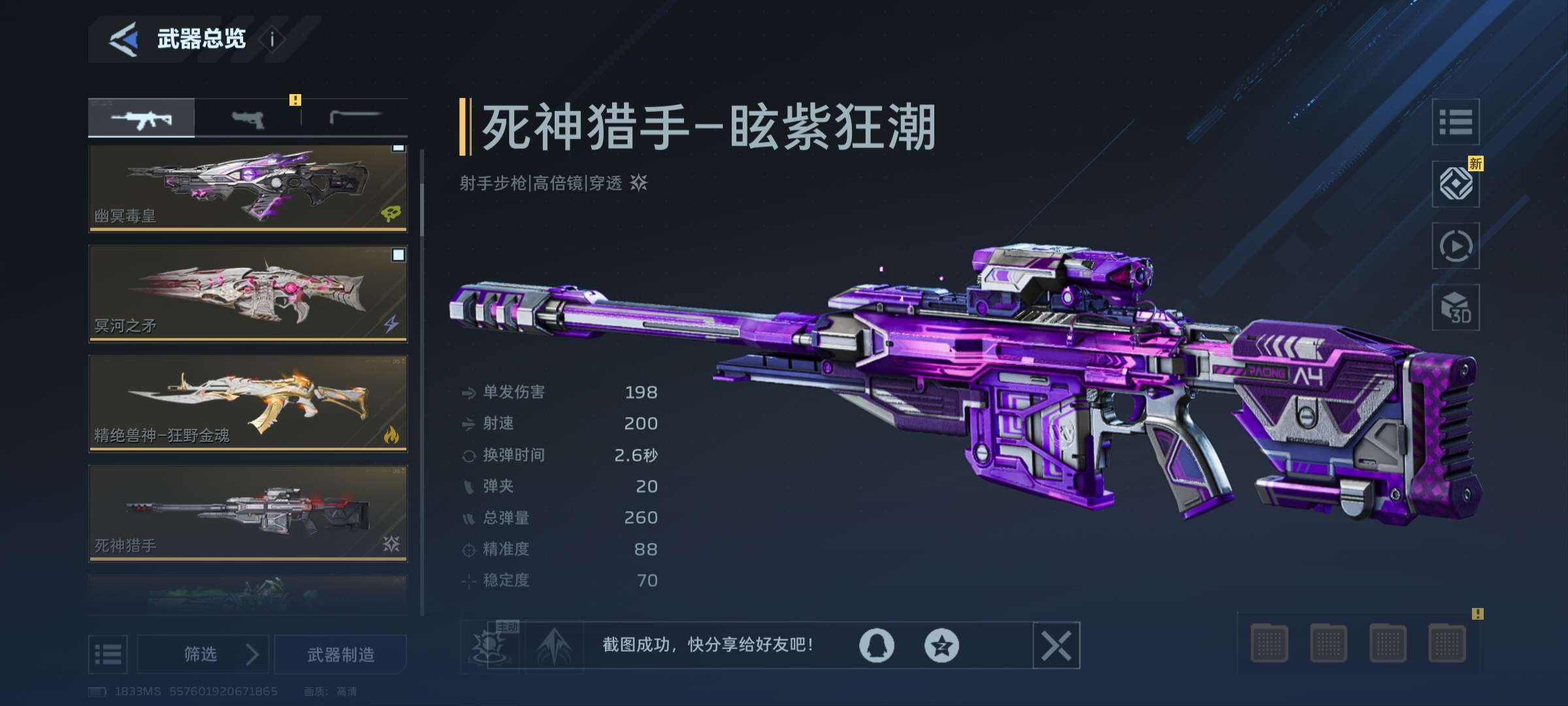Activate the 主动 weapon skill icon
This screenshot has height=706, width=1568.
489,646
